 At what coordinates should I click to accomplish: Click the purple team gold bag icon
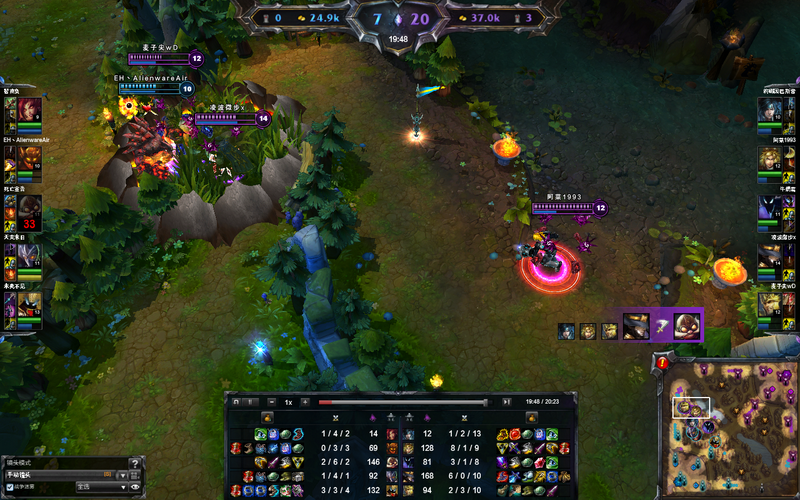(454, 17)
